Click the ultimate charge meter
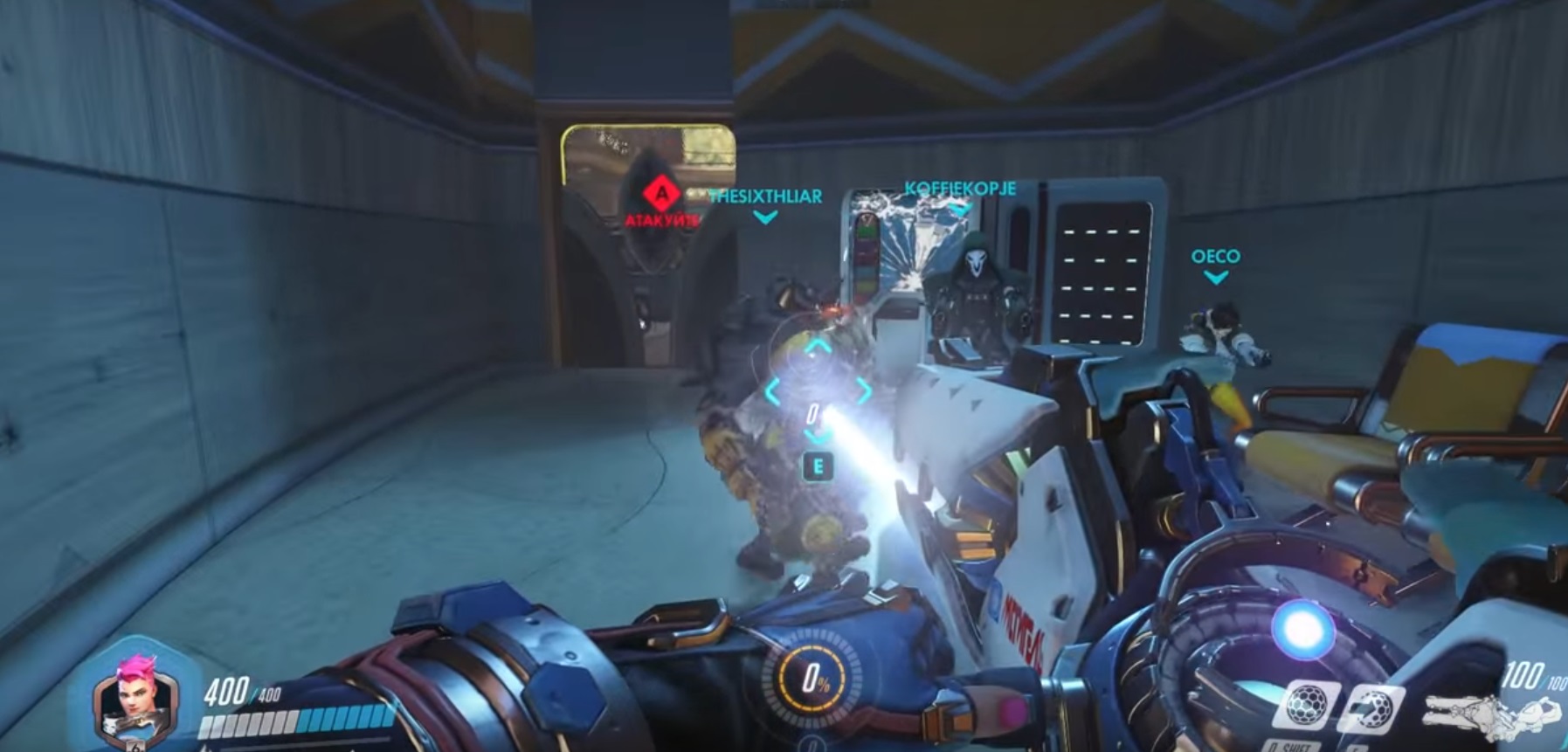1568x752 pixels. pos(813,681)
